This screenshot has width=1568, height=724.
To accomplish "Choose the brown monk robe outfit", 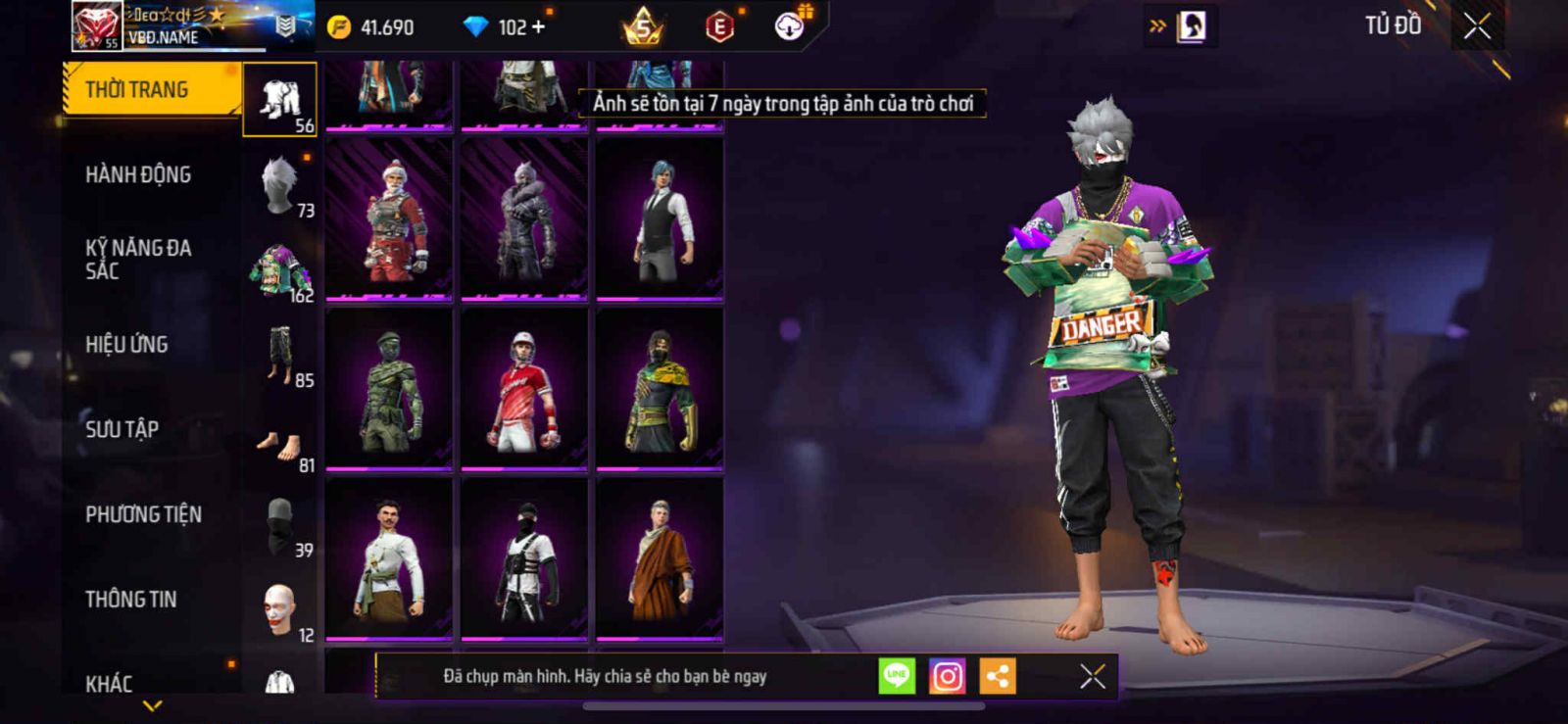I will (660, 558).
